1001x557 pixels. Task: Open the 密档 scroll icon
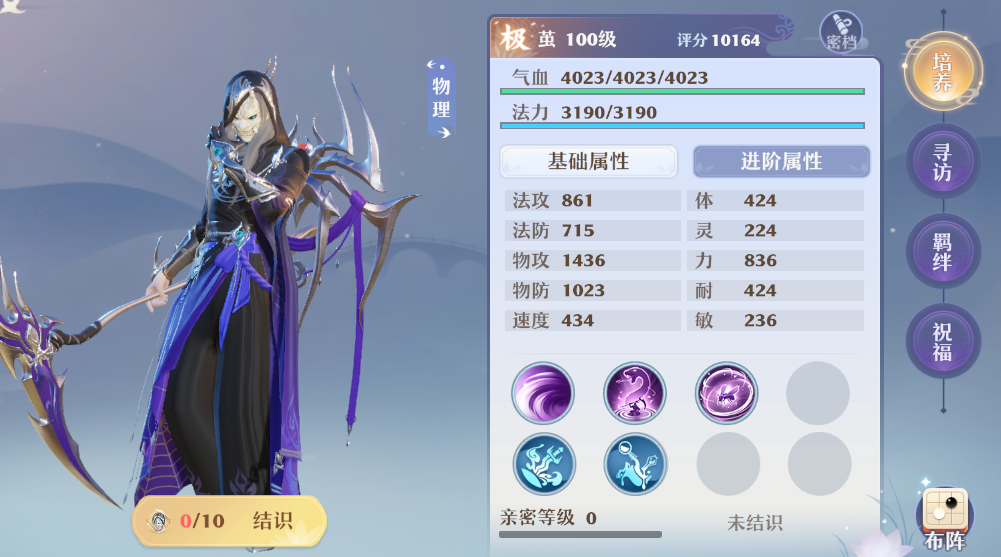[841, 32]
